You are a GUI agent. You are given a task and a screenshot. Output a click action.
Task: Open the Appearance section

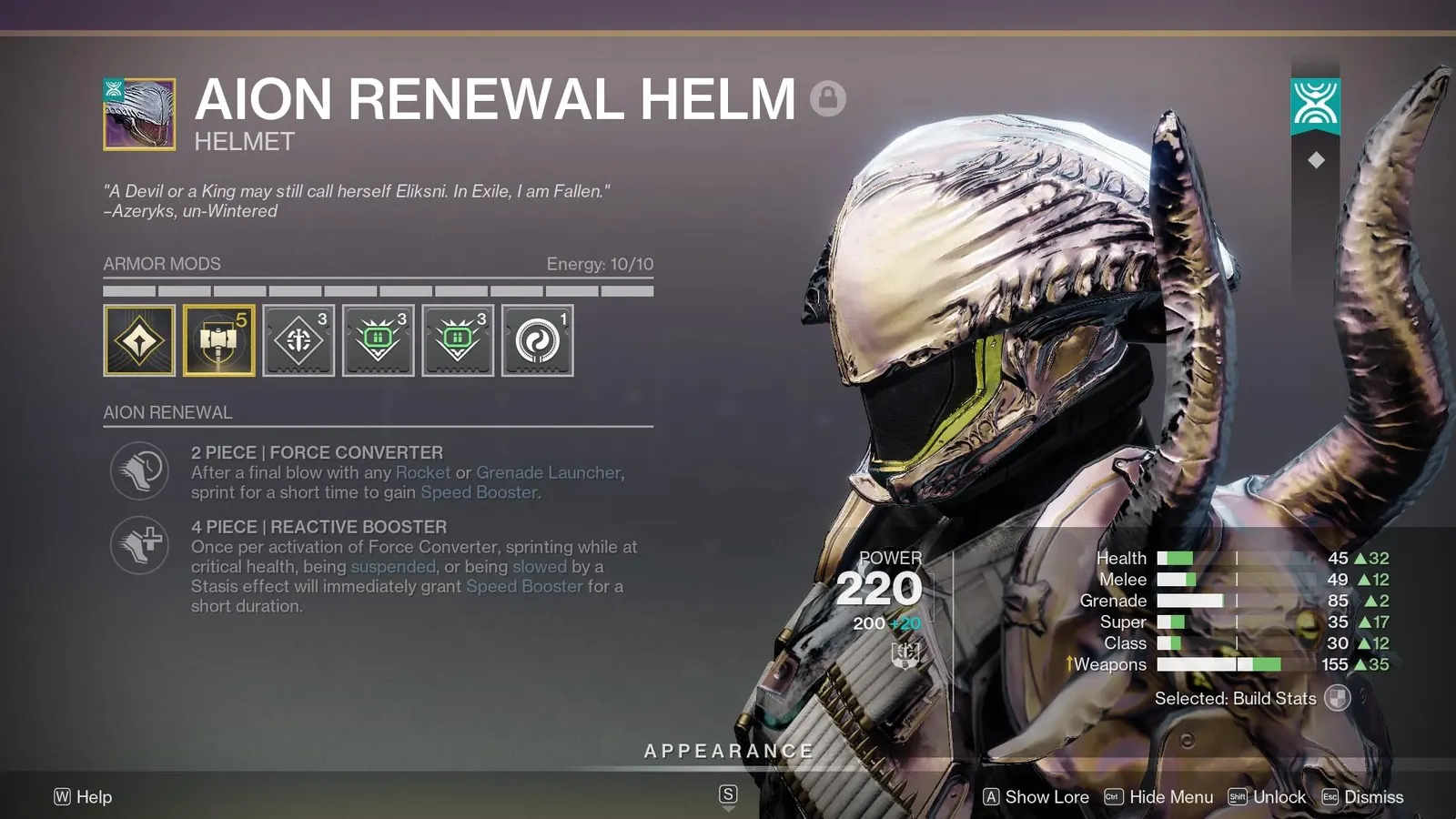tap(728, 752)
